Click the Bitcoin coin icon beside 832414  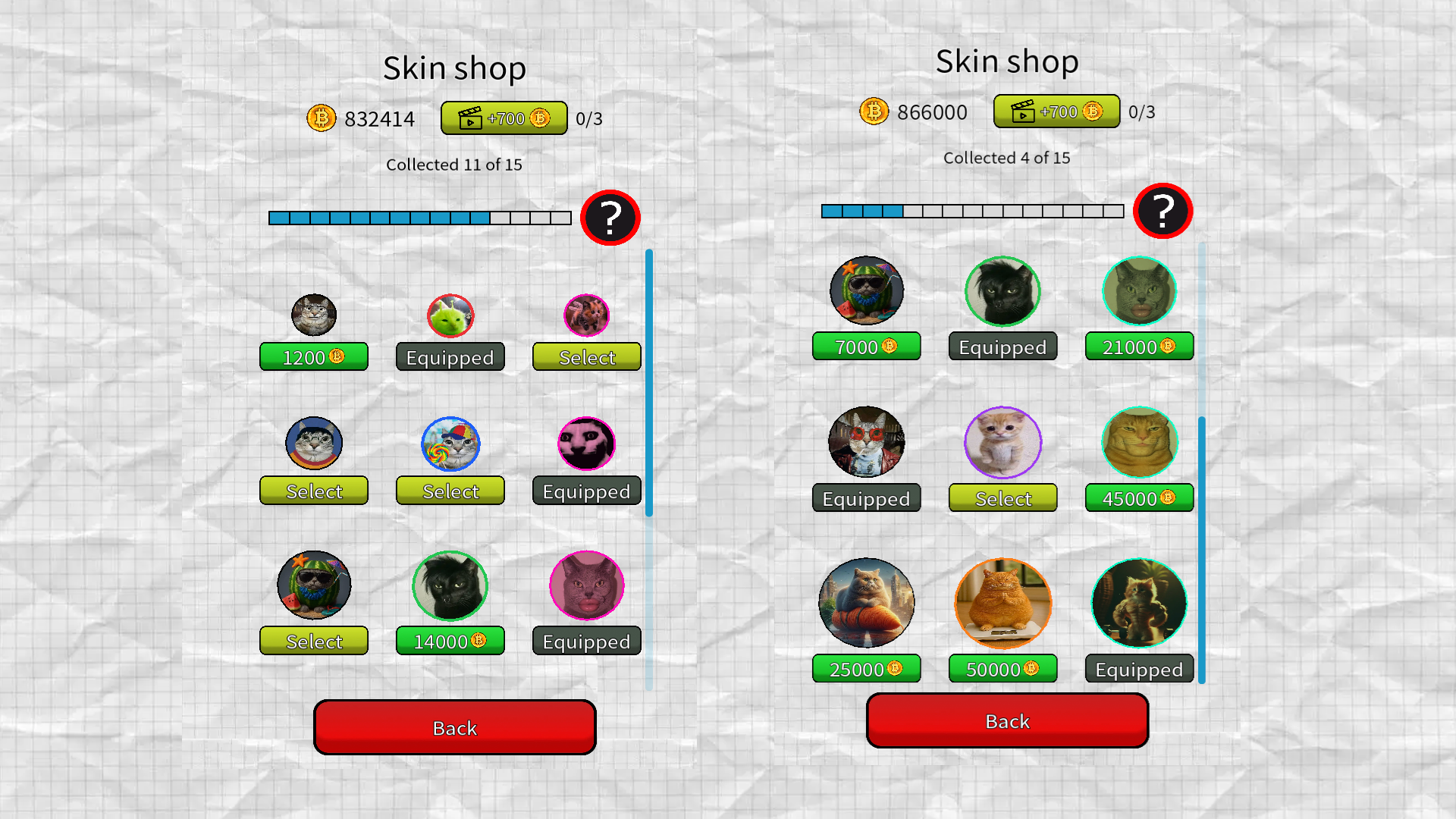[321, 118]
